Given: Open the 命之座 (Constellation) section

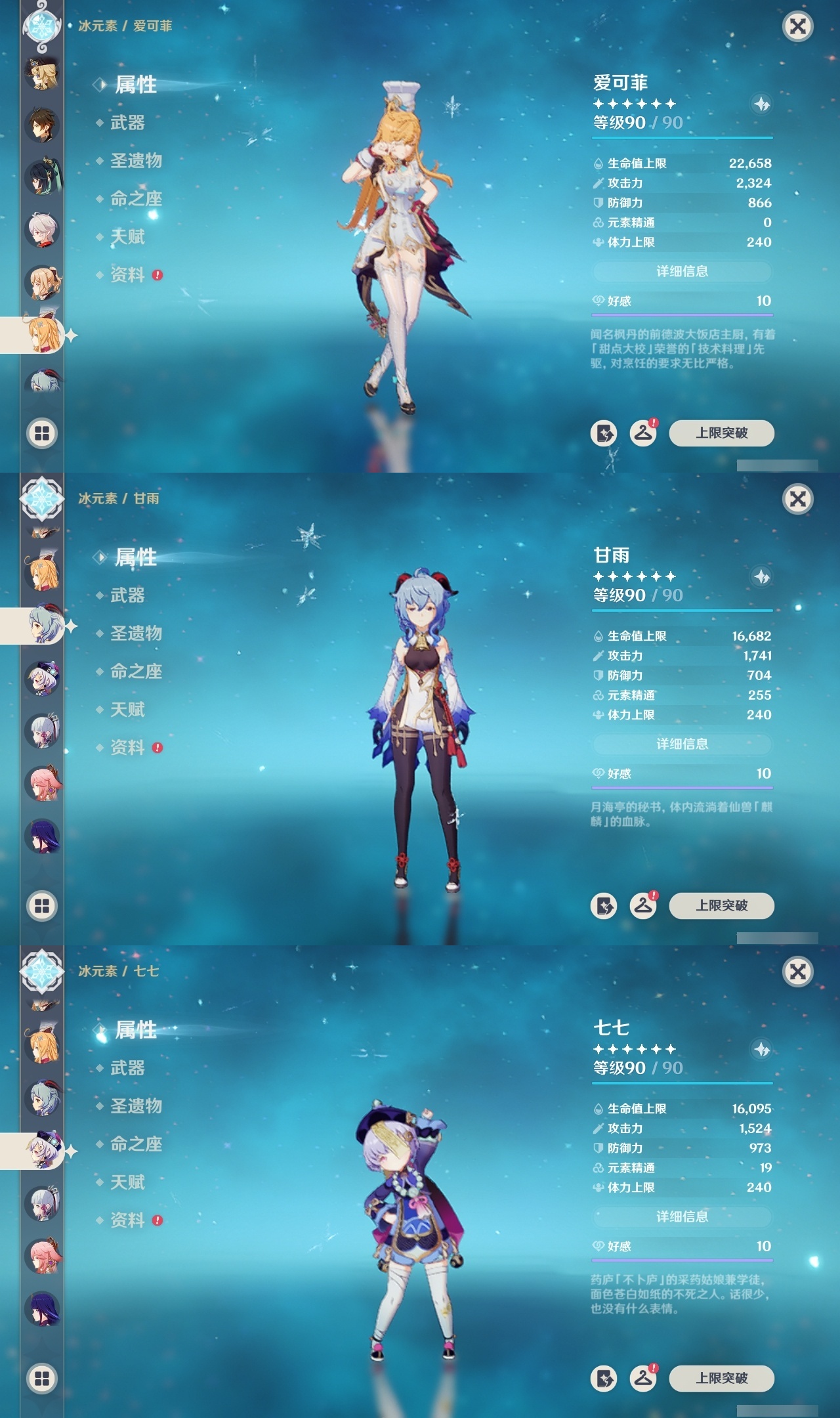Looking at the screenshot, I should tap(135, 200).
